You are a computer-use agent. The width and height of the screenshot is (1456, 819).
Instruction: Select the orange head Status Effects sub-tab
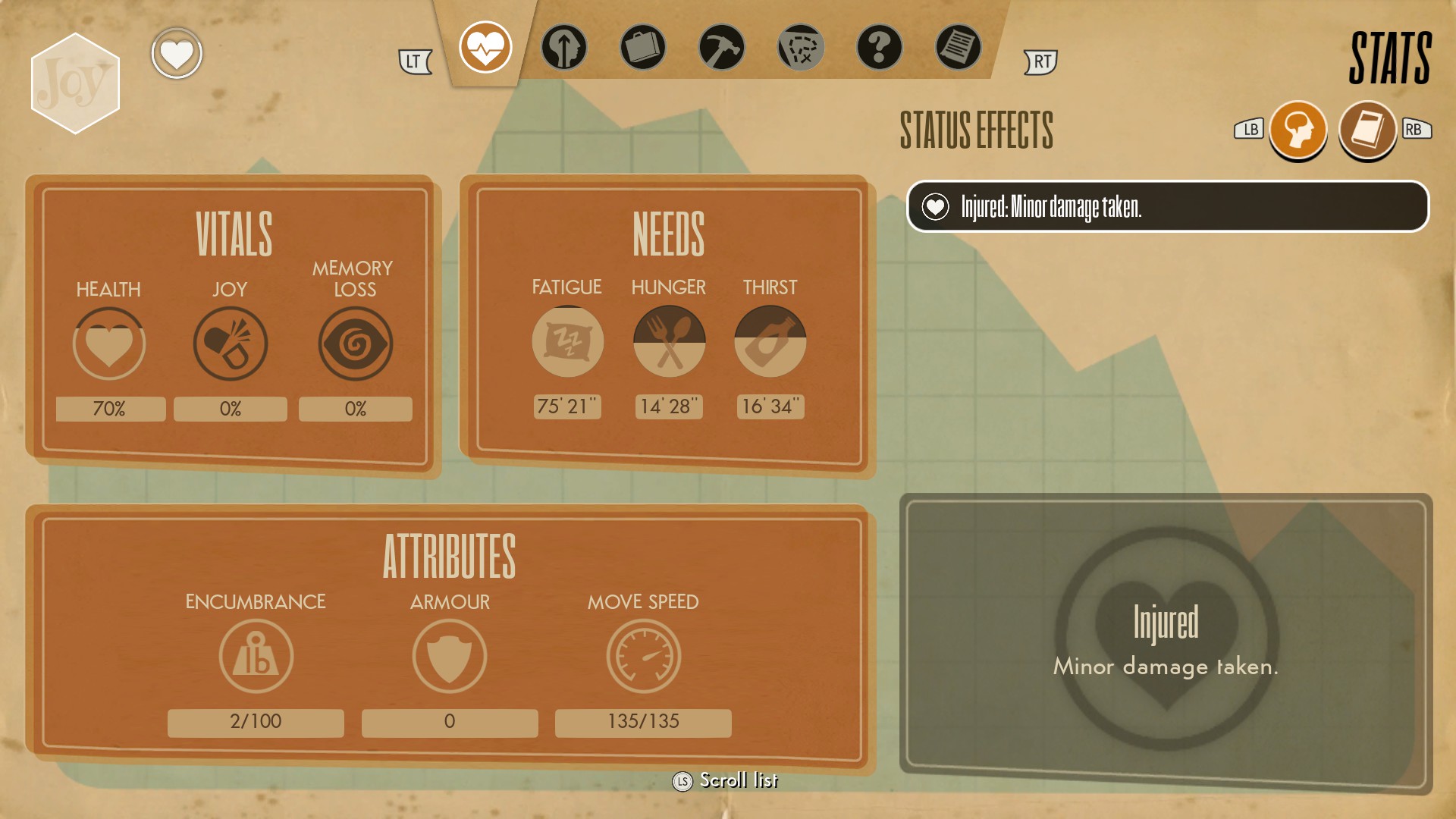(x=1298, y=130)
